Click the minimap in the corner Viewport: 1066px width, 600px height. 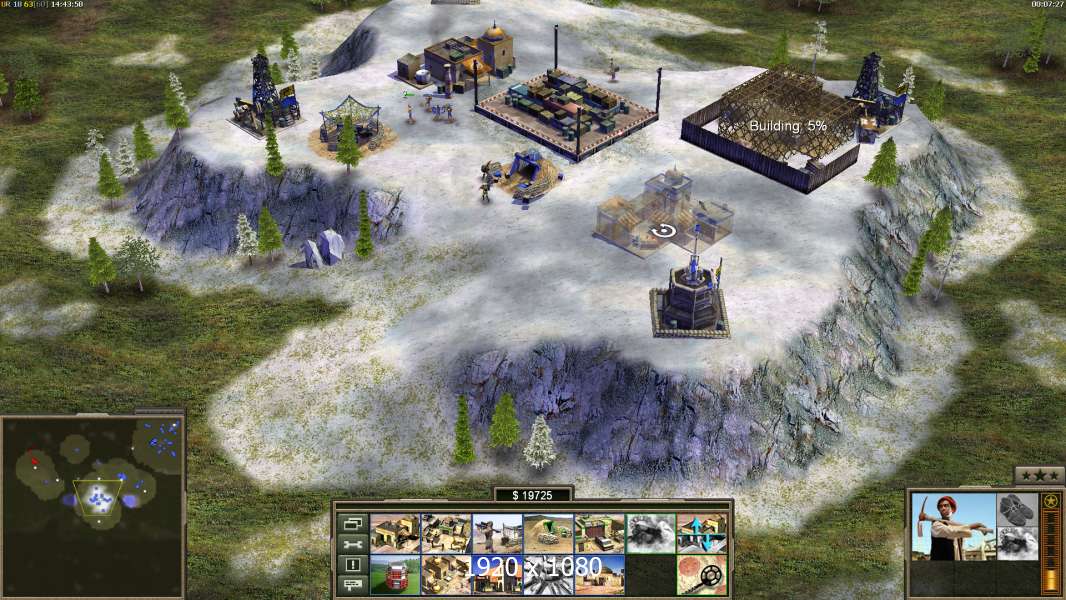pos(93,505)
